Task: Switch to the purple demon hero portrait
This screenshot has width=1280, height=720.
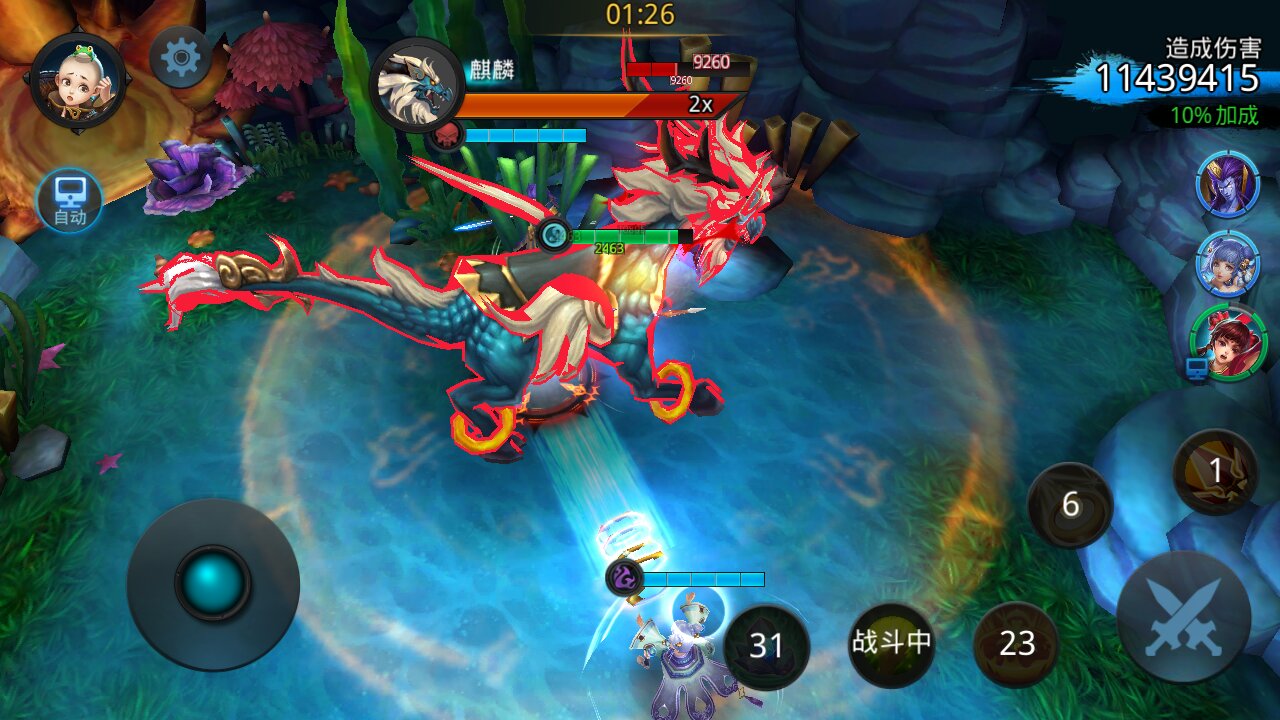Action: [1227, 184]
